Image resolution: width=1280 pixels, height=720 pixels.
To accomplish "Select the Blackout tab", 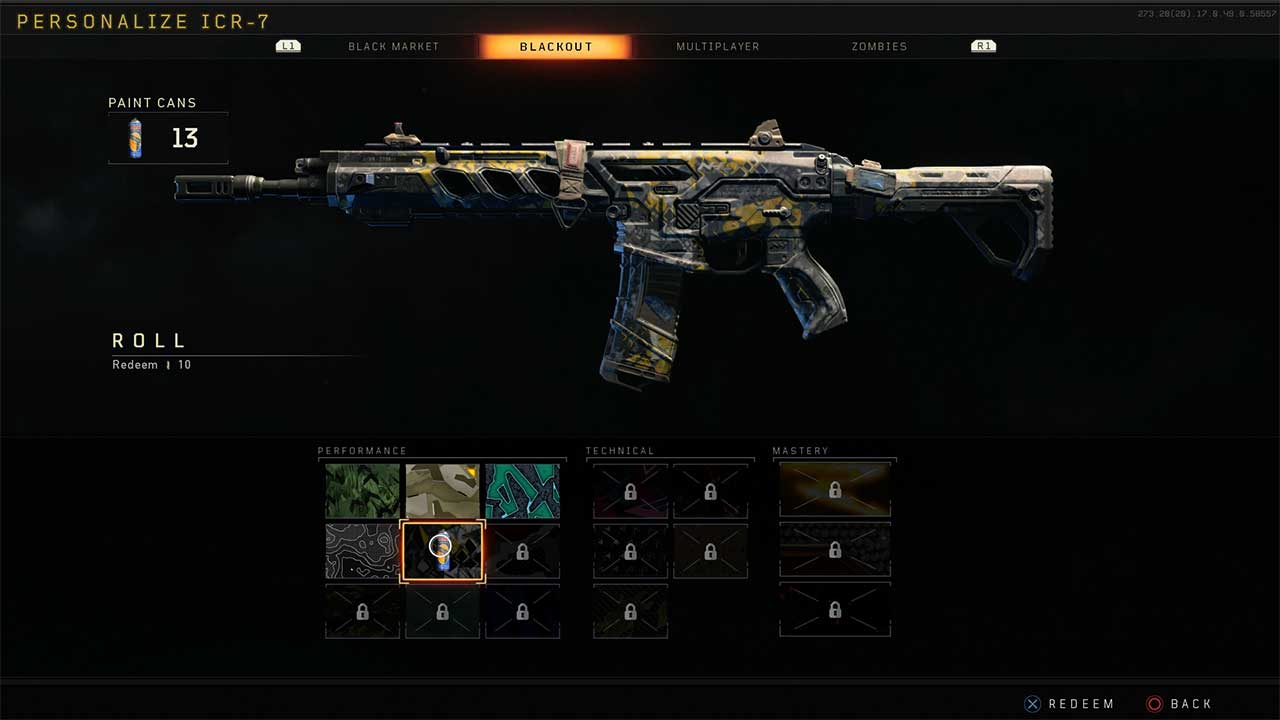I will (556, 47).
